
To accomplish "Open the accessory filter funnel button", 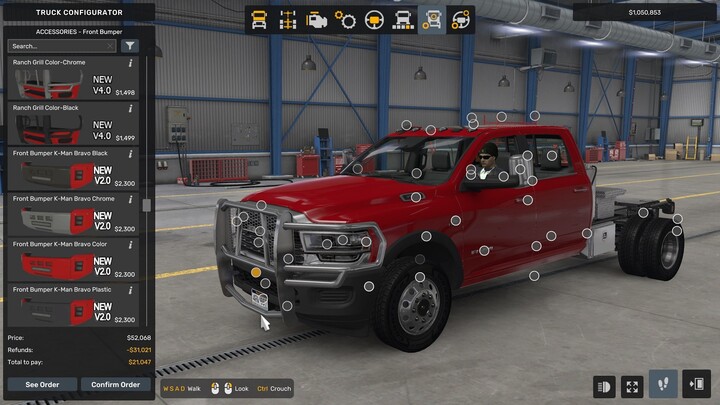I will (x=130, y=46).
